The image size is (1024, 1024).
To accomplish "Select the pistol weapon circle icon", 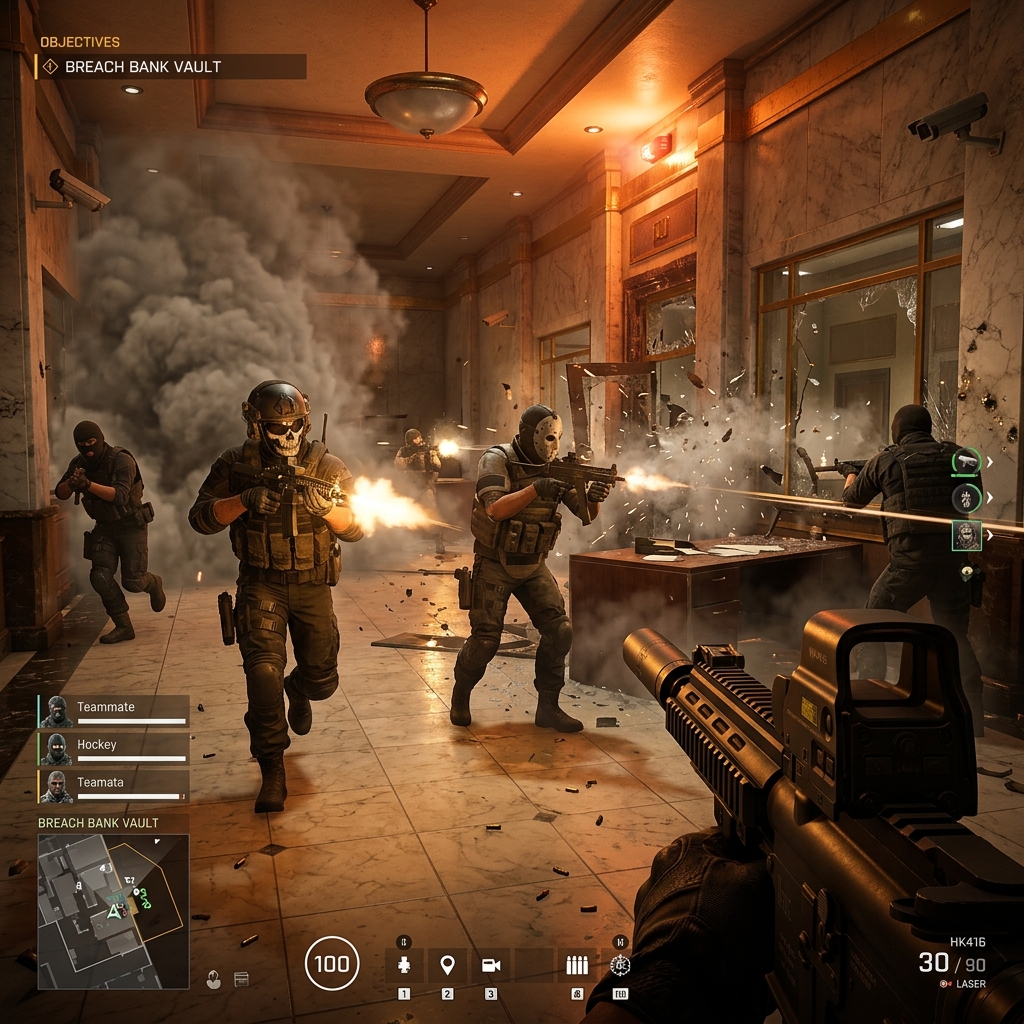I will click(966, 460).
